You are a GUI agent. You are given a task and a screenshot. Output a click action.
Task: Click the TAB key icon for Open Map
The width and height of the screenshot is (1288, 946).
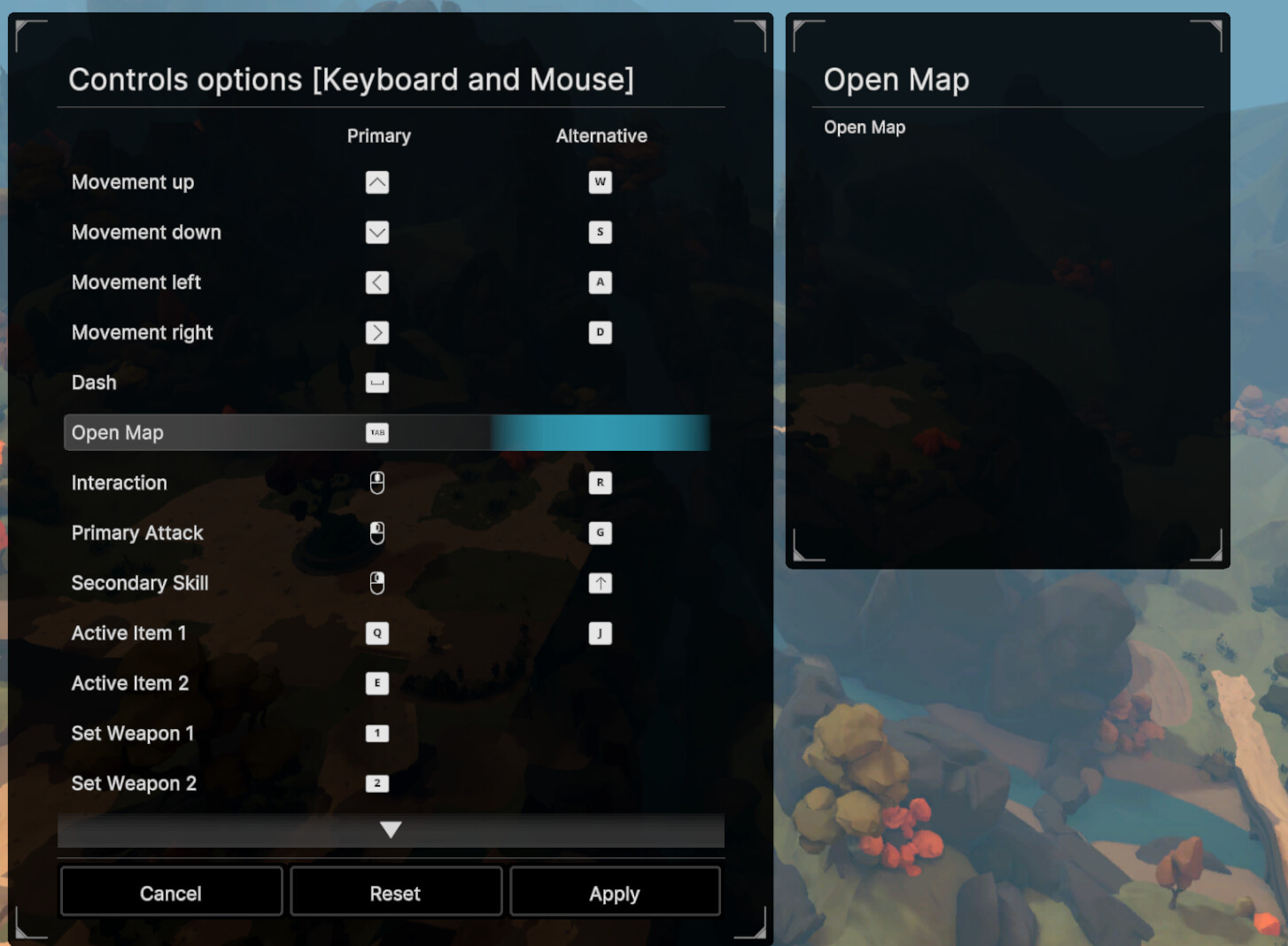point(376,432)
